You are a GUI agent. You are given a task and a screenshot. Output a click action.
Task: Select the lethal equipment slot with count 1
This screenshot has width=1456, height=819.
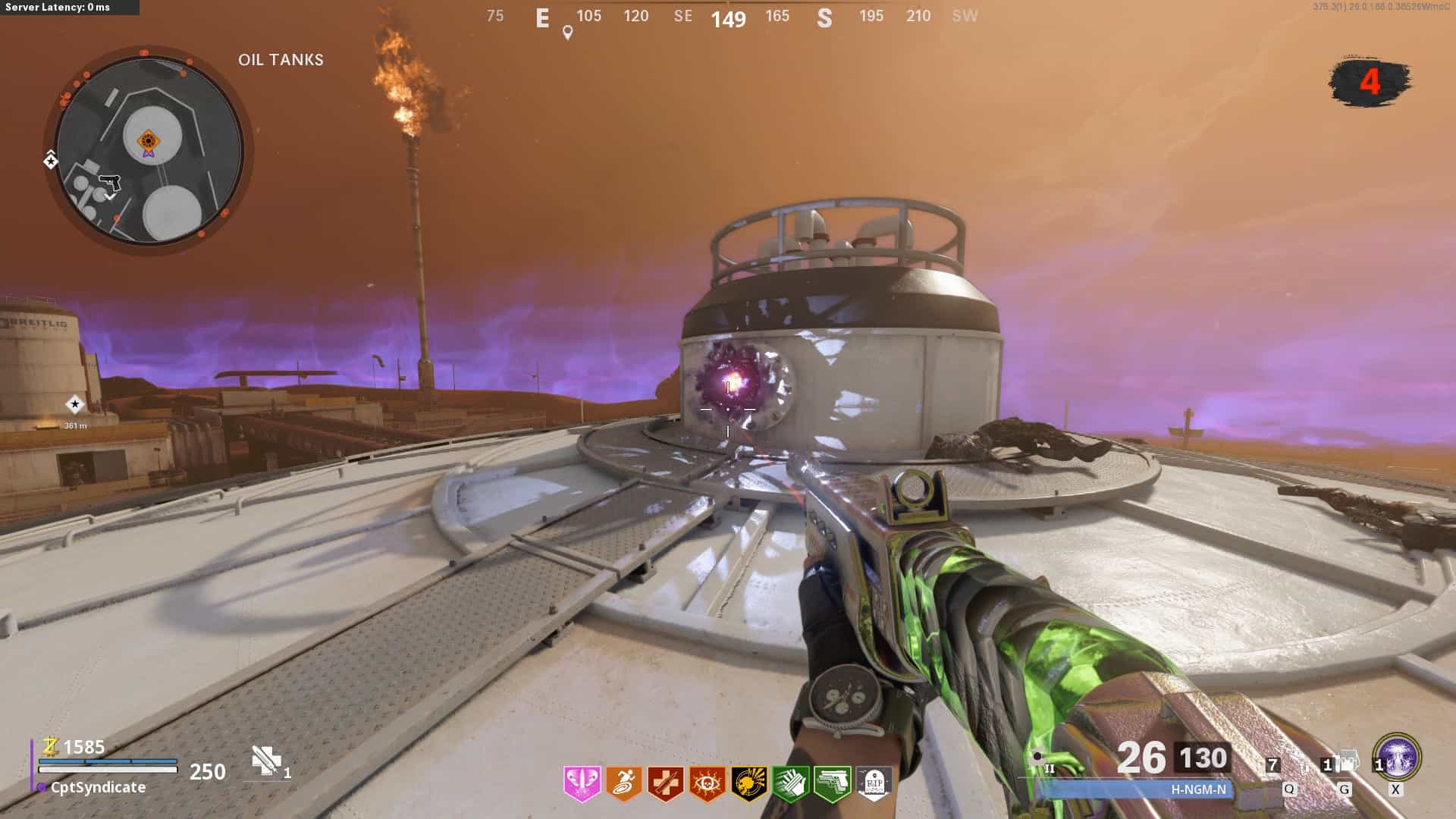[1344, 763]
